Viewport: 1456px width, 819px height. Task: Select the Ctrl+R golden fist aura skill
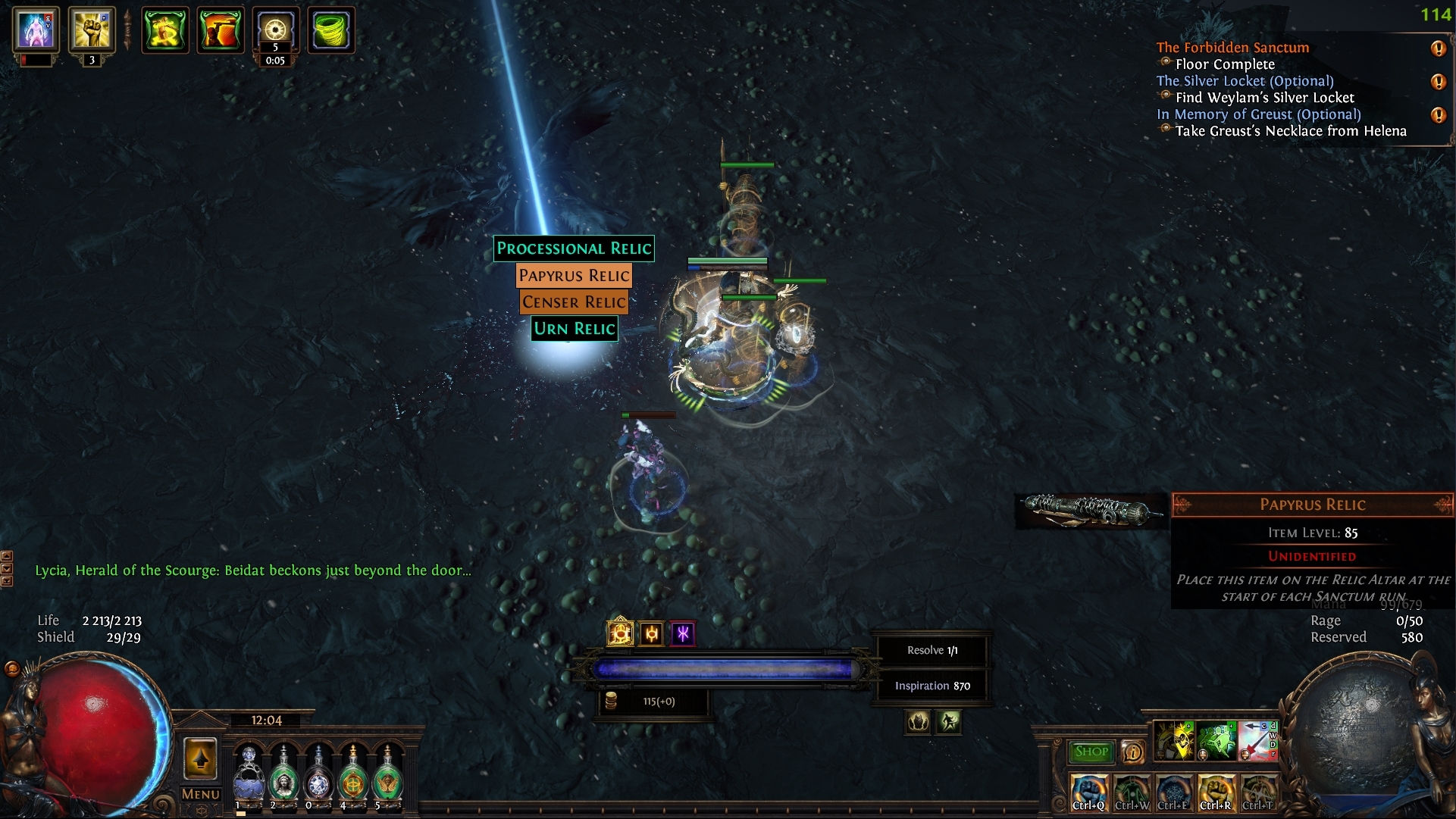(1215, 792)
